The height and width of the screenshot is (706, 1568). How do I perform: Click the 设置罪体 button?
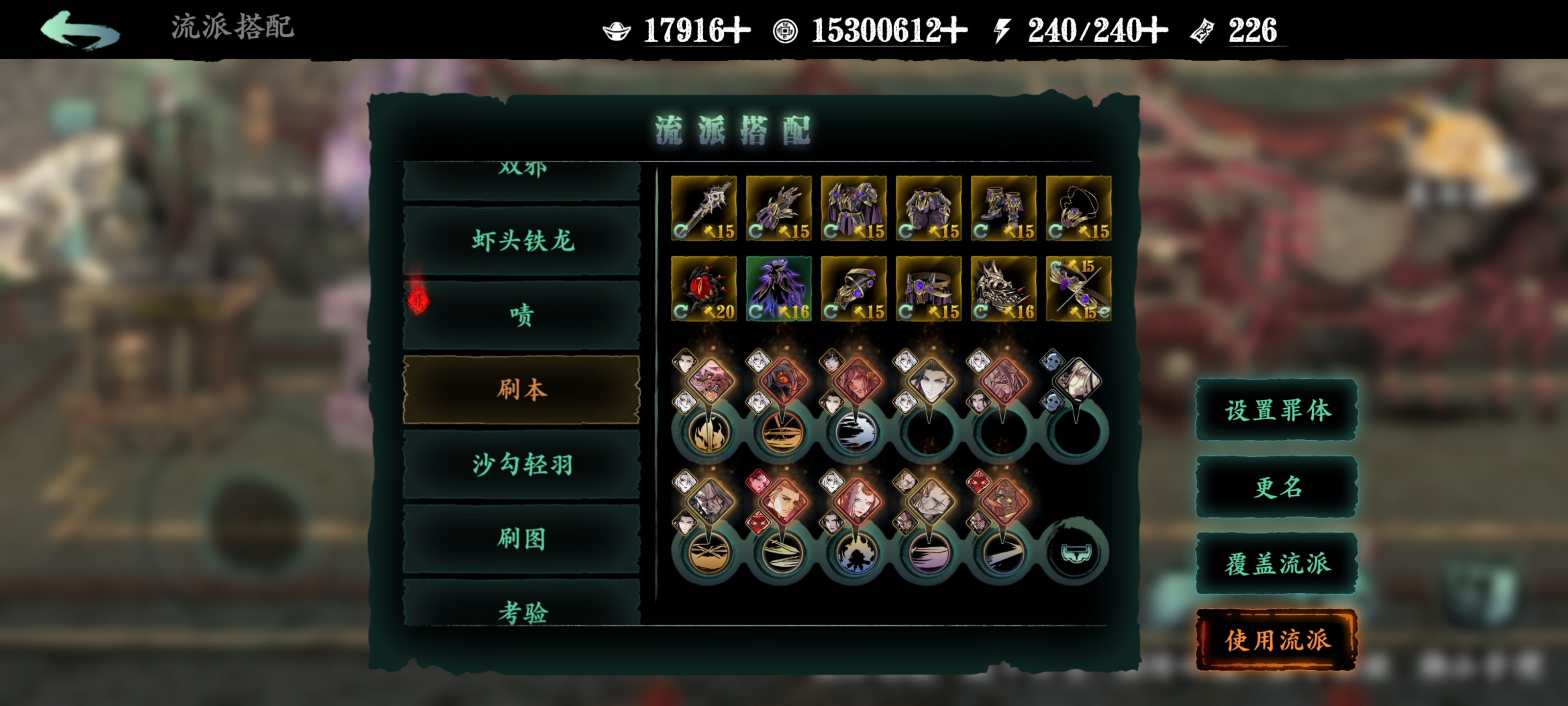pyautogui.click(x=1276, y=410)
